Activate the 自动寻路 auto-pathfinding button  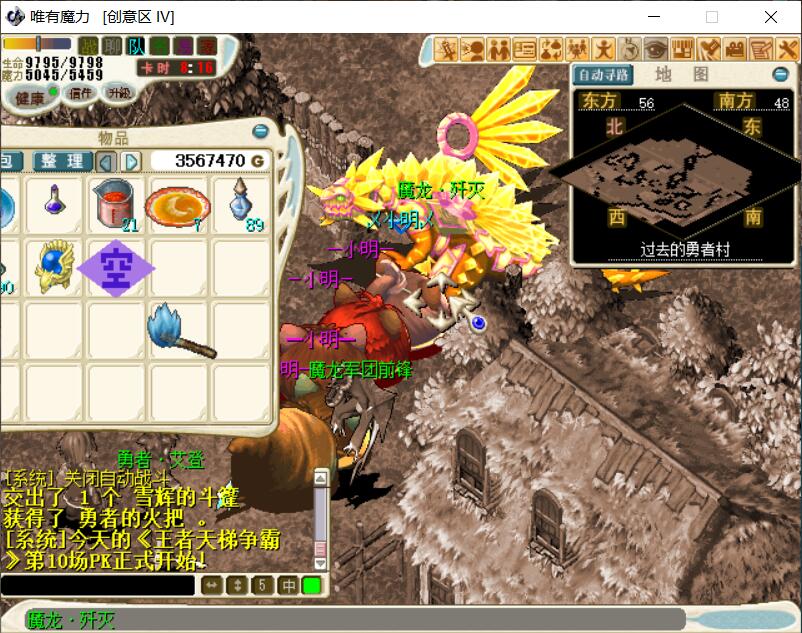tap(603, 75)
